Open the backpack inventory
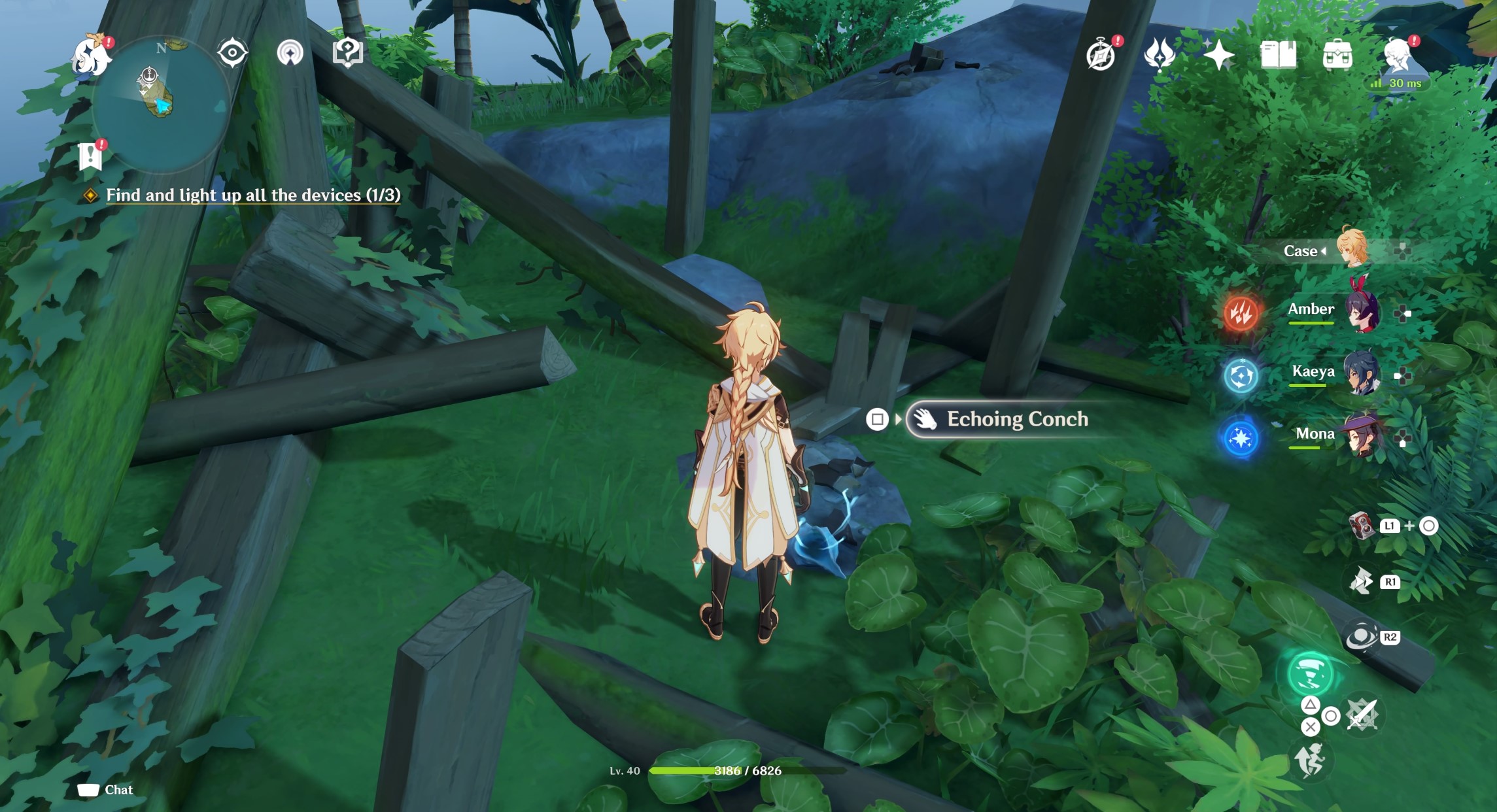The image size is (1497, 812). coord(1338,56)
